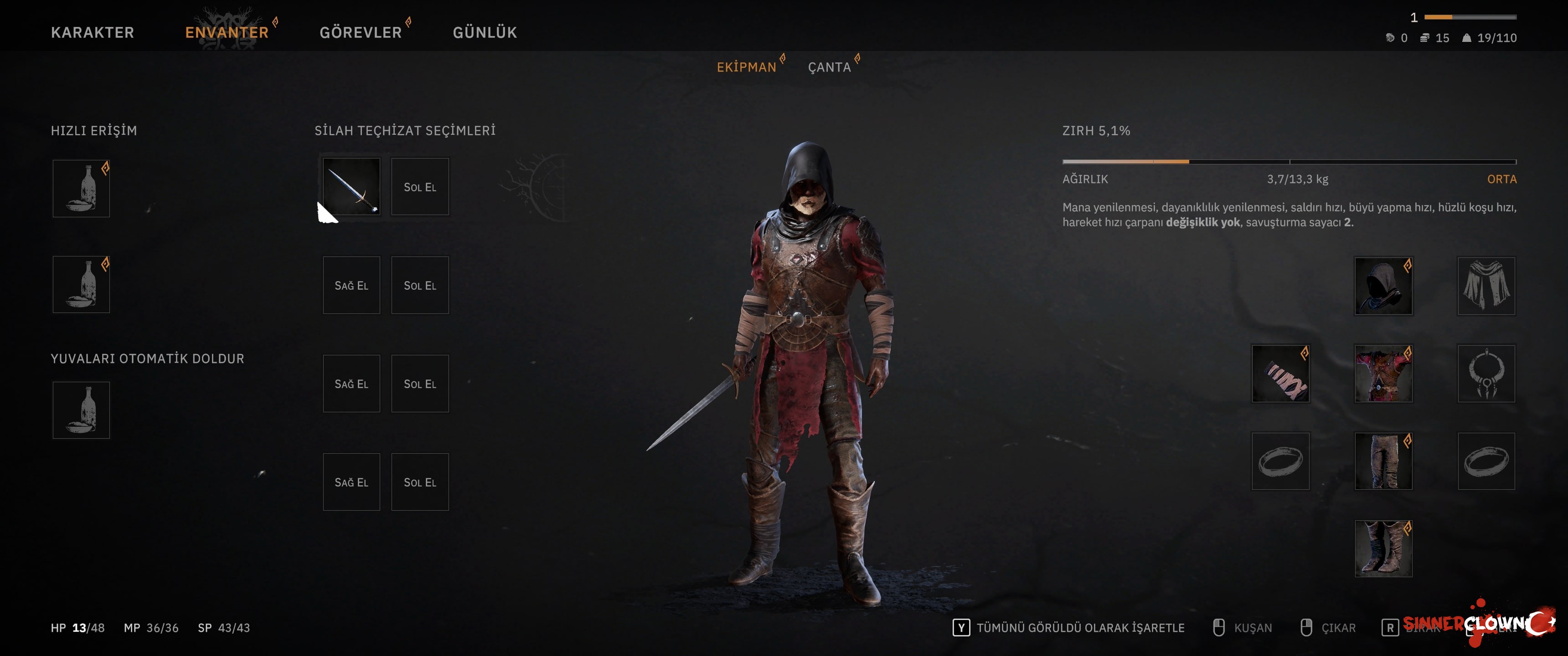Switch to the Envanter tab
Viewport: 1568px width, 656px height.
[x=227, y=32]
